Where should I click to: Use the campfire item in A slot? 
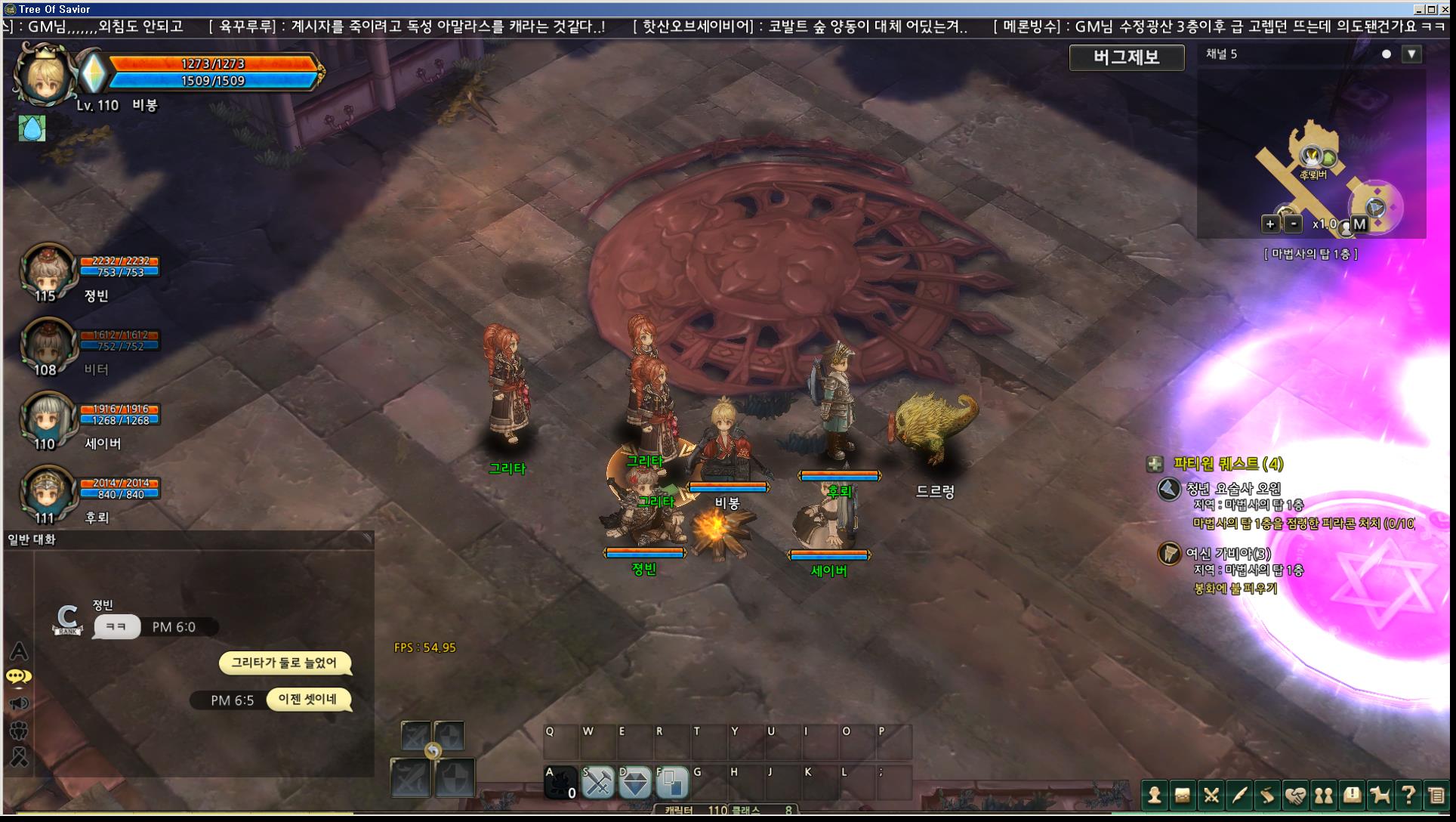click(561, 783)
